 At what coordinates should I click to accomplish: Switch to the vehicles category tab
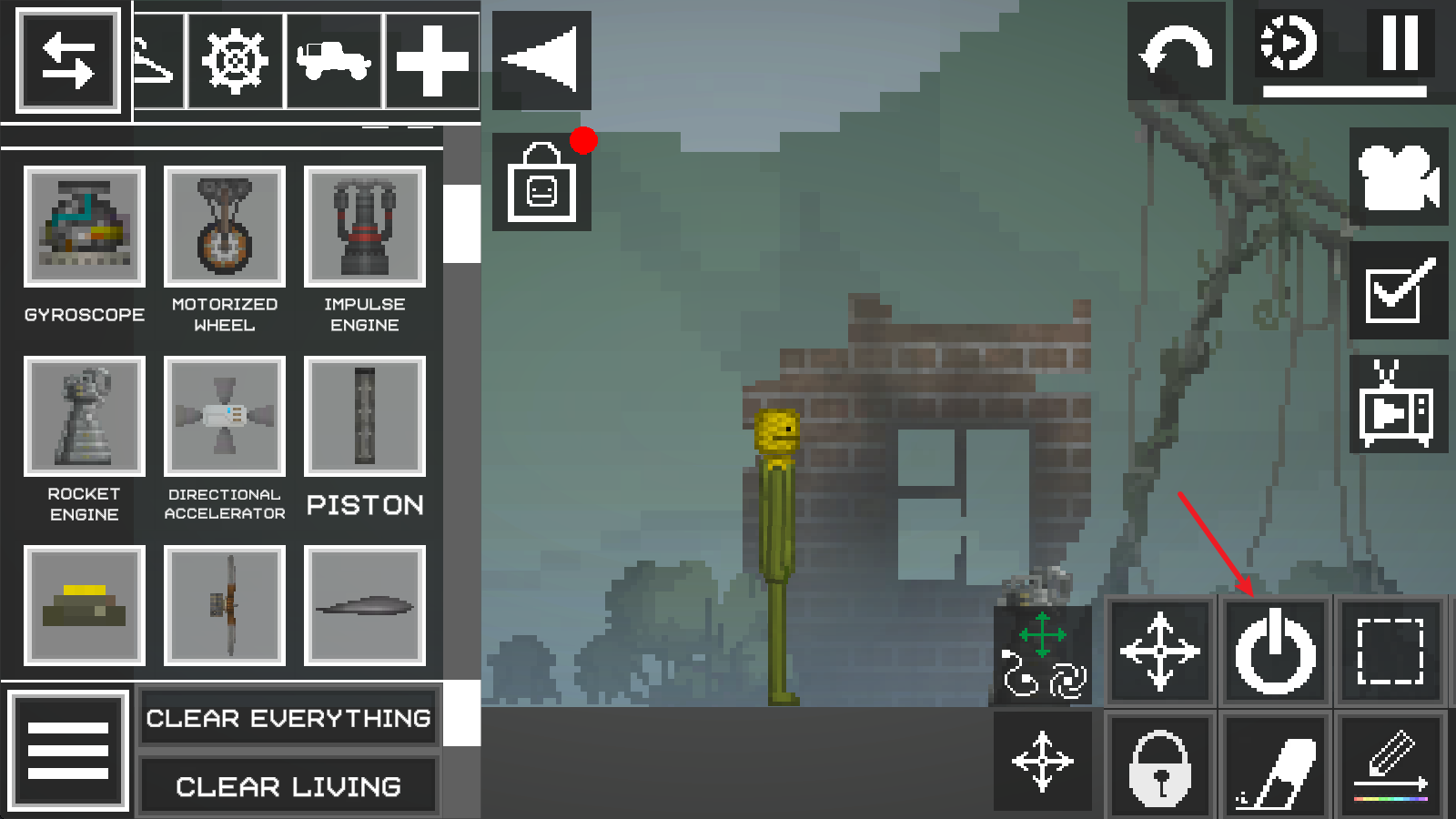tap(334, 61)
